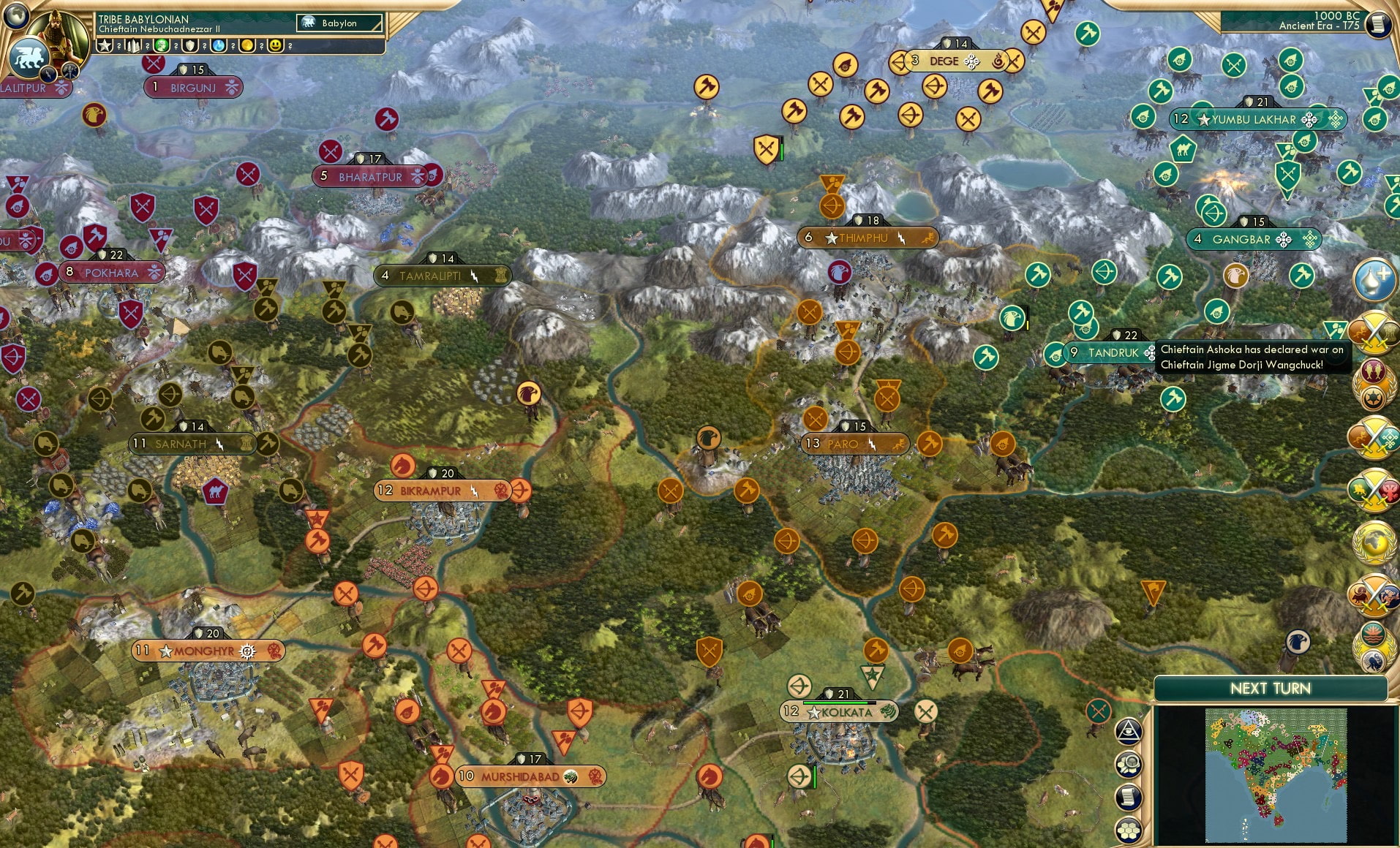The image size is (1400, 848).
Task: Click the Next Turn button
Action: (1273, 688)
